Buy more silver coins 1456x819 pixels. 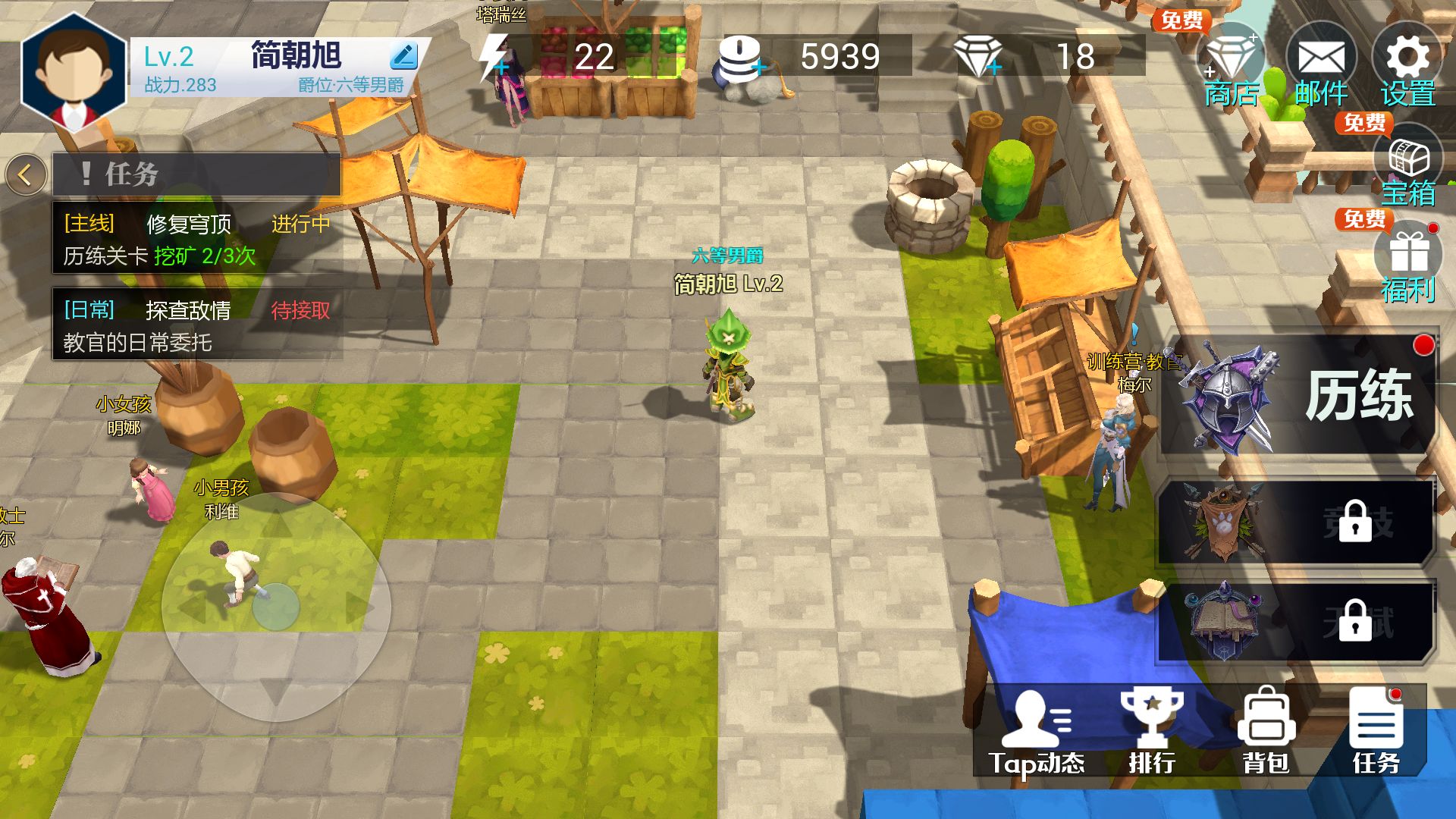click(x=739, y=58)
